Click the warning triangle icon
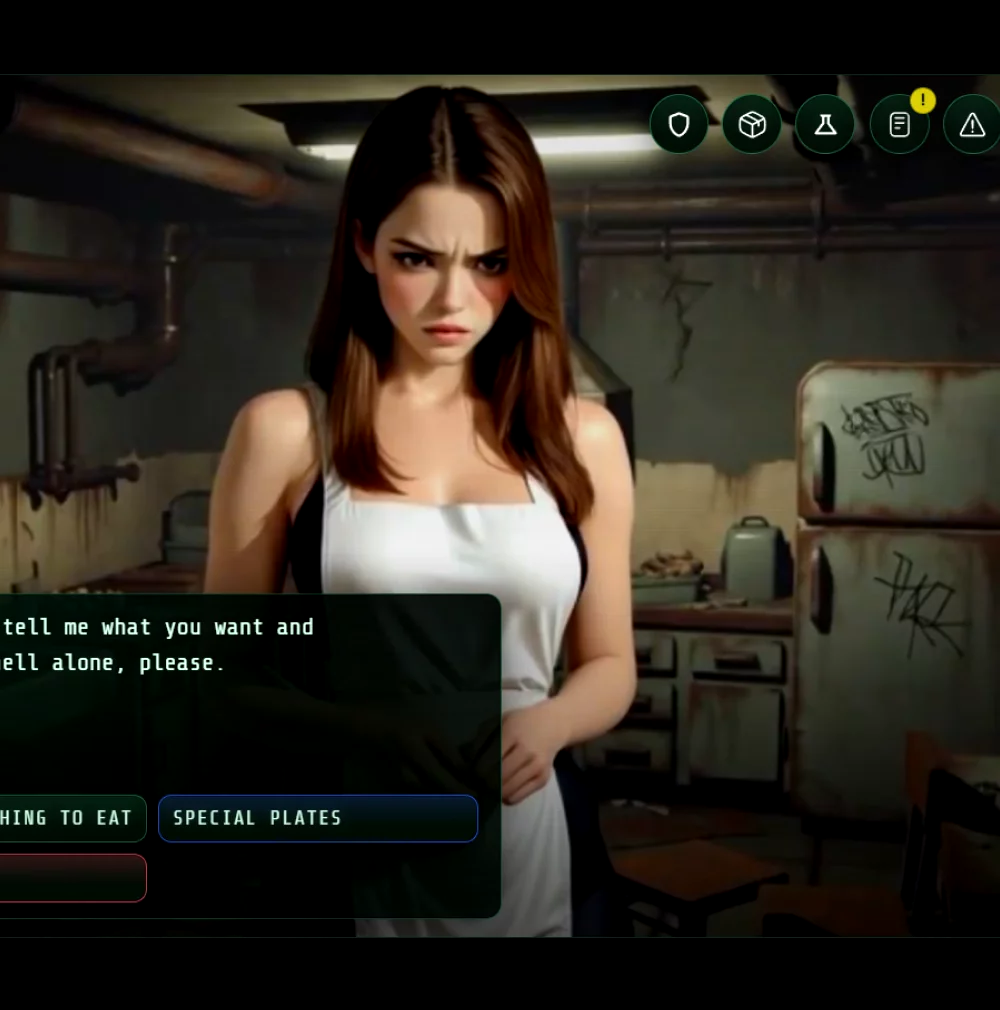Image resolution: width=1000 pixels, height=1010 pixels. click(971, 125)
